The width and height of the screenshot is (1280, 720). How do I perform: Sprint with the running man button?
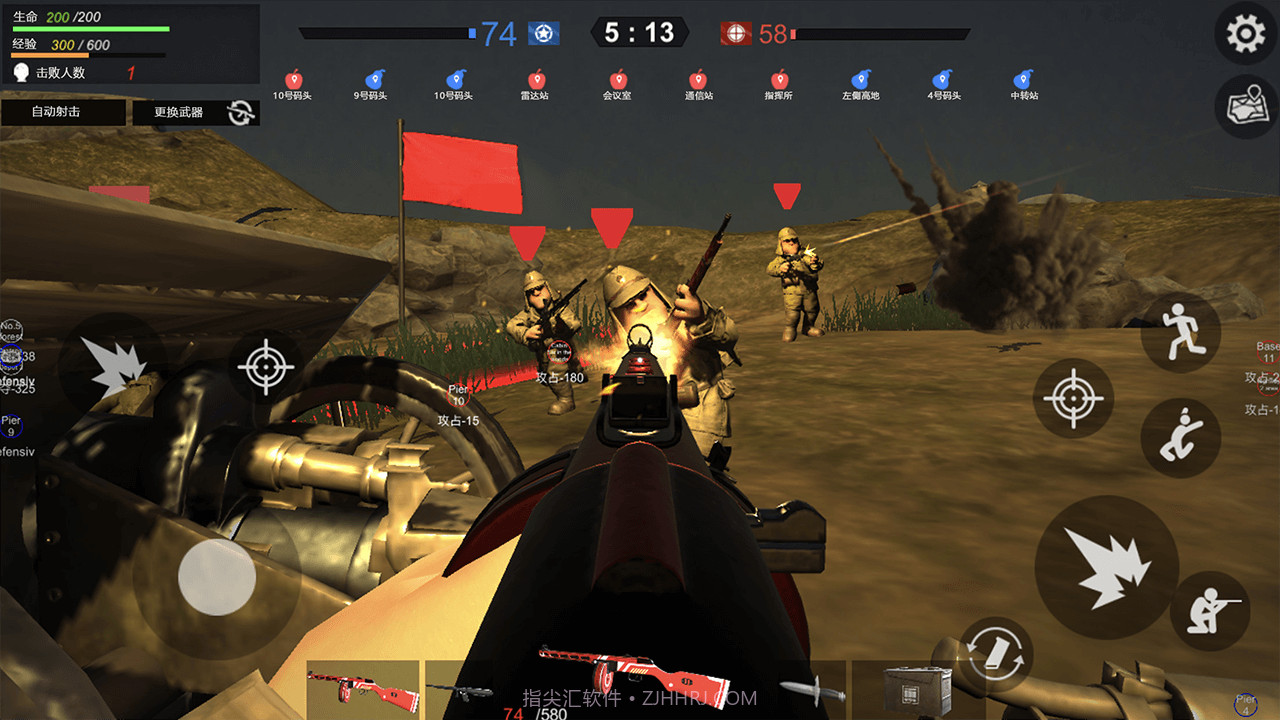(x=1180, y=333)
